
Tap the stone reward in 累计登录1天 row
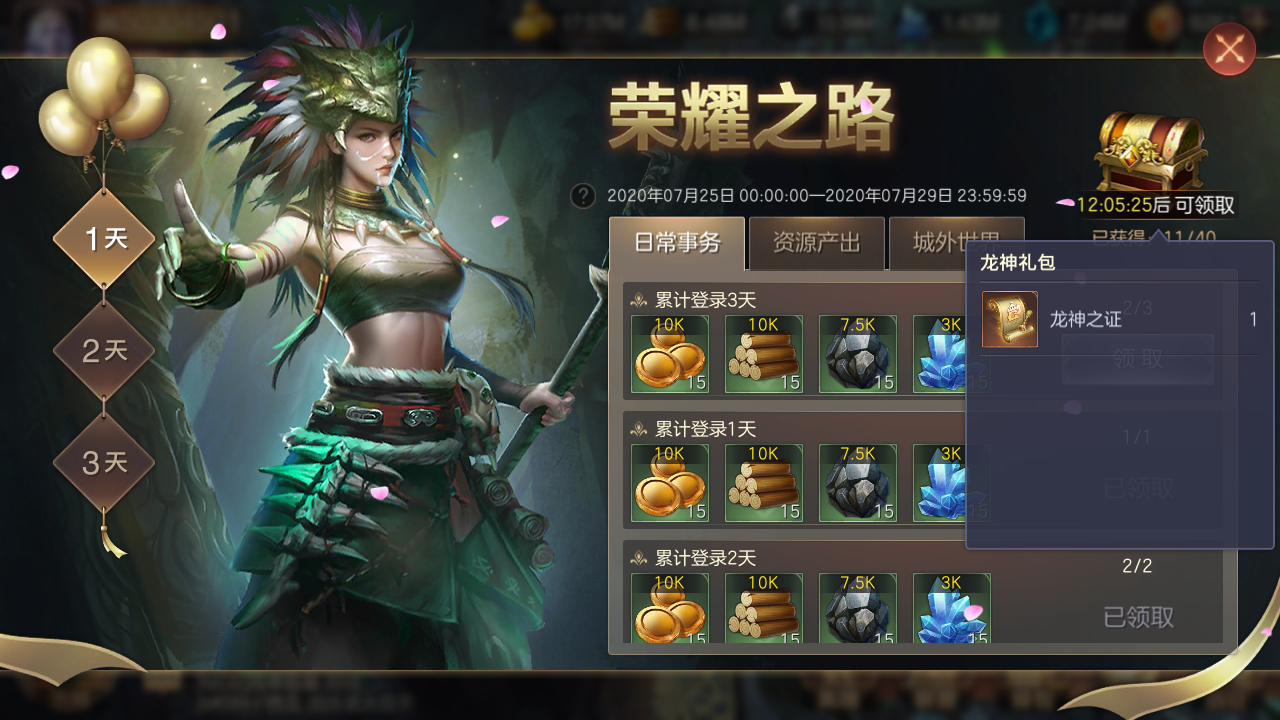tap(858, 483)
